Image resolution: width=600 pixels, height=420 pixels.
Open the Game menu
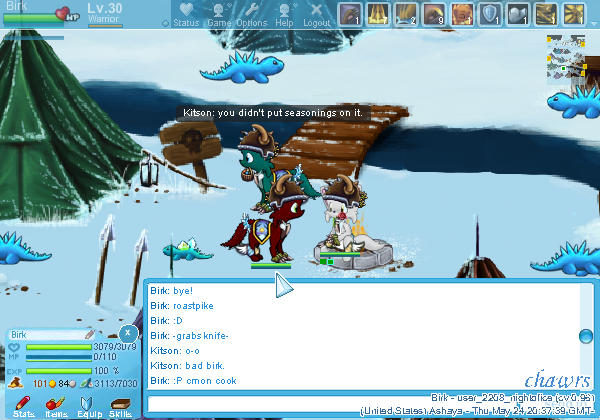(220, 14)
